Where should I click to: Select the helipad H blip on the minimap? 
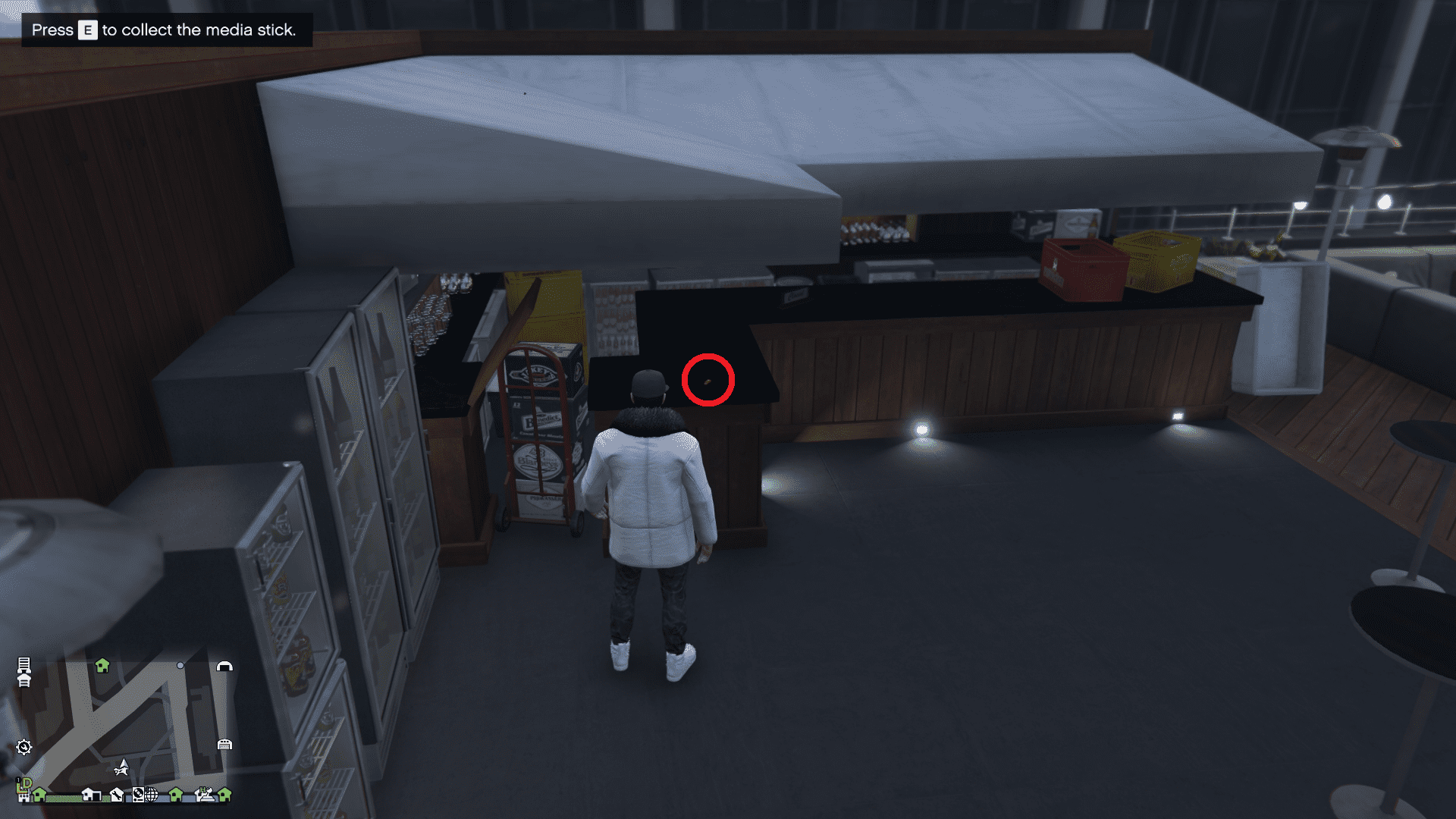click(x=205, y=794)
